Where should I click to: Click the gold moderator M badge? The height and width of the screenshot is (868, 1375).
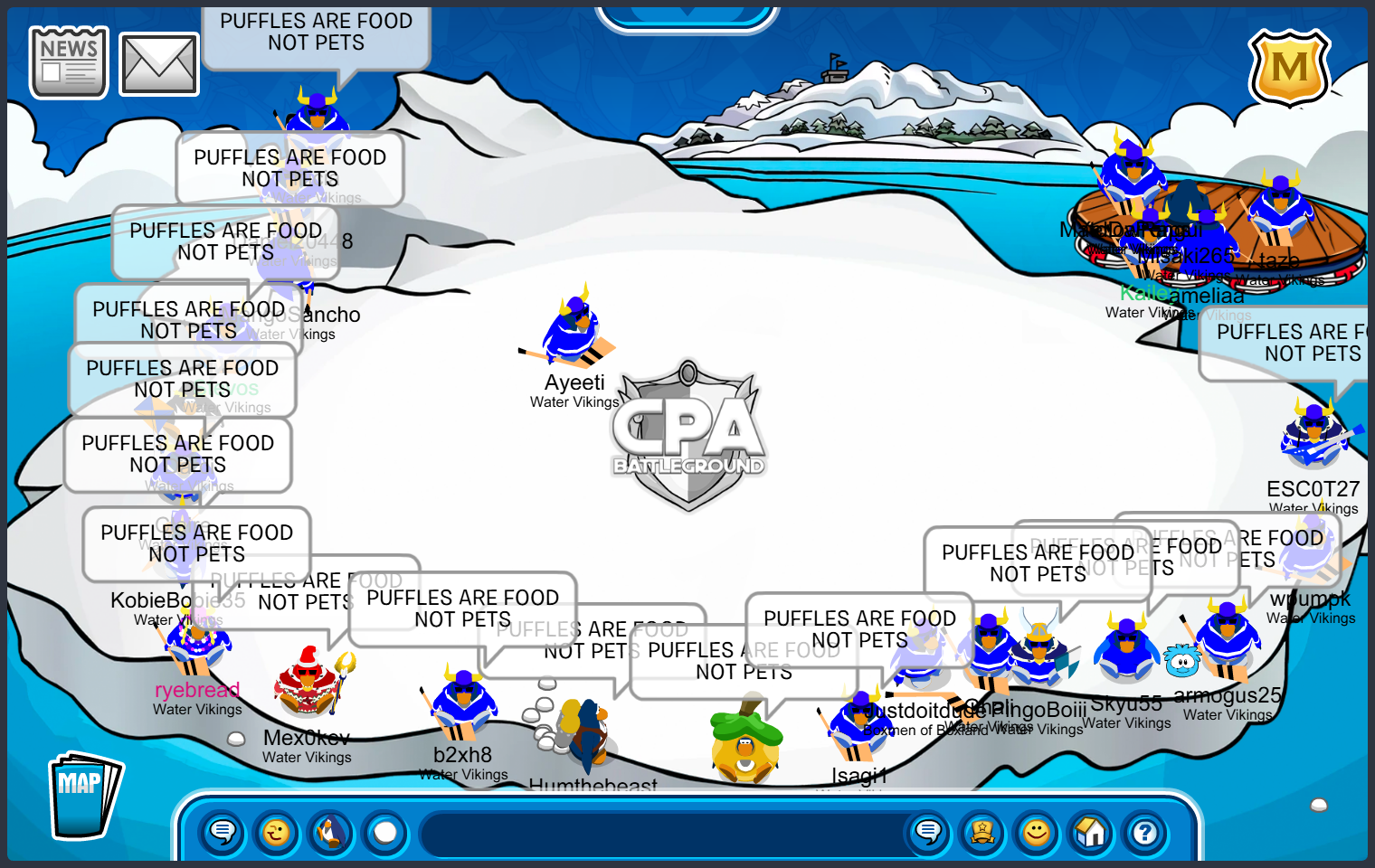pyautogui.click(x=1289, y=68)
